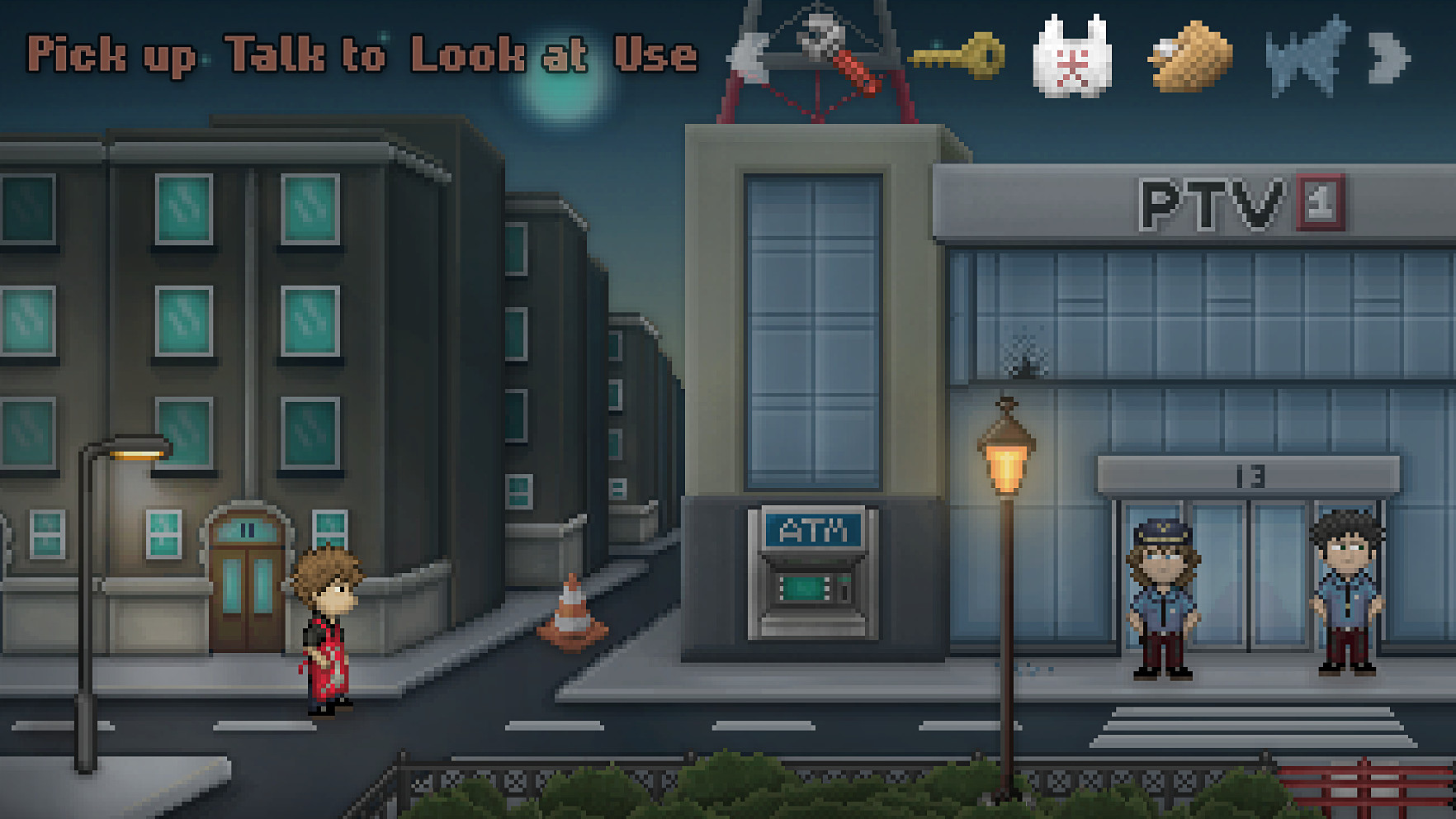
Task: Select the blue jagged item in inventory
Action: pos(1306,58)
